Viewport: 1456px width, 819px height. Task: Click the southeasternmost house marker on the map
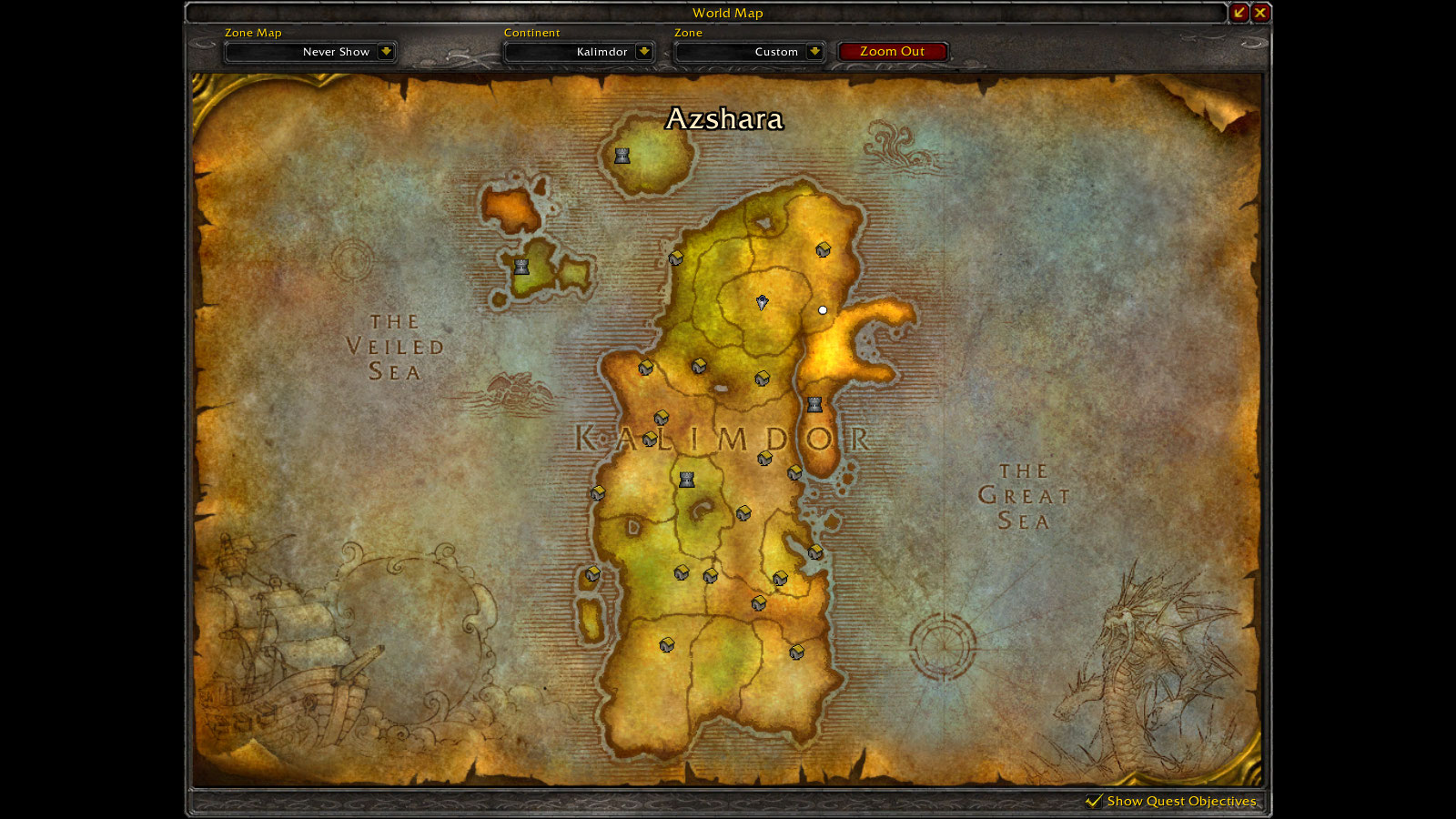click(x=799, y=653)
